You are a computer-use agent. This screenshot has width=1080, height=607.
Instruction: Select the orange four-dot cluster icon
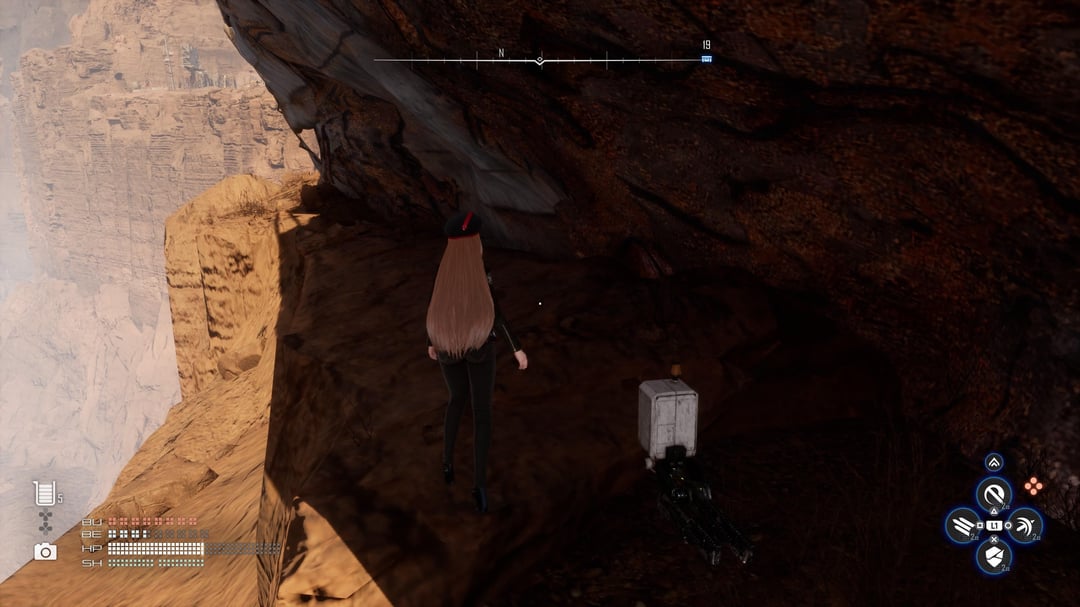coord(1033,486)
